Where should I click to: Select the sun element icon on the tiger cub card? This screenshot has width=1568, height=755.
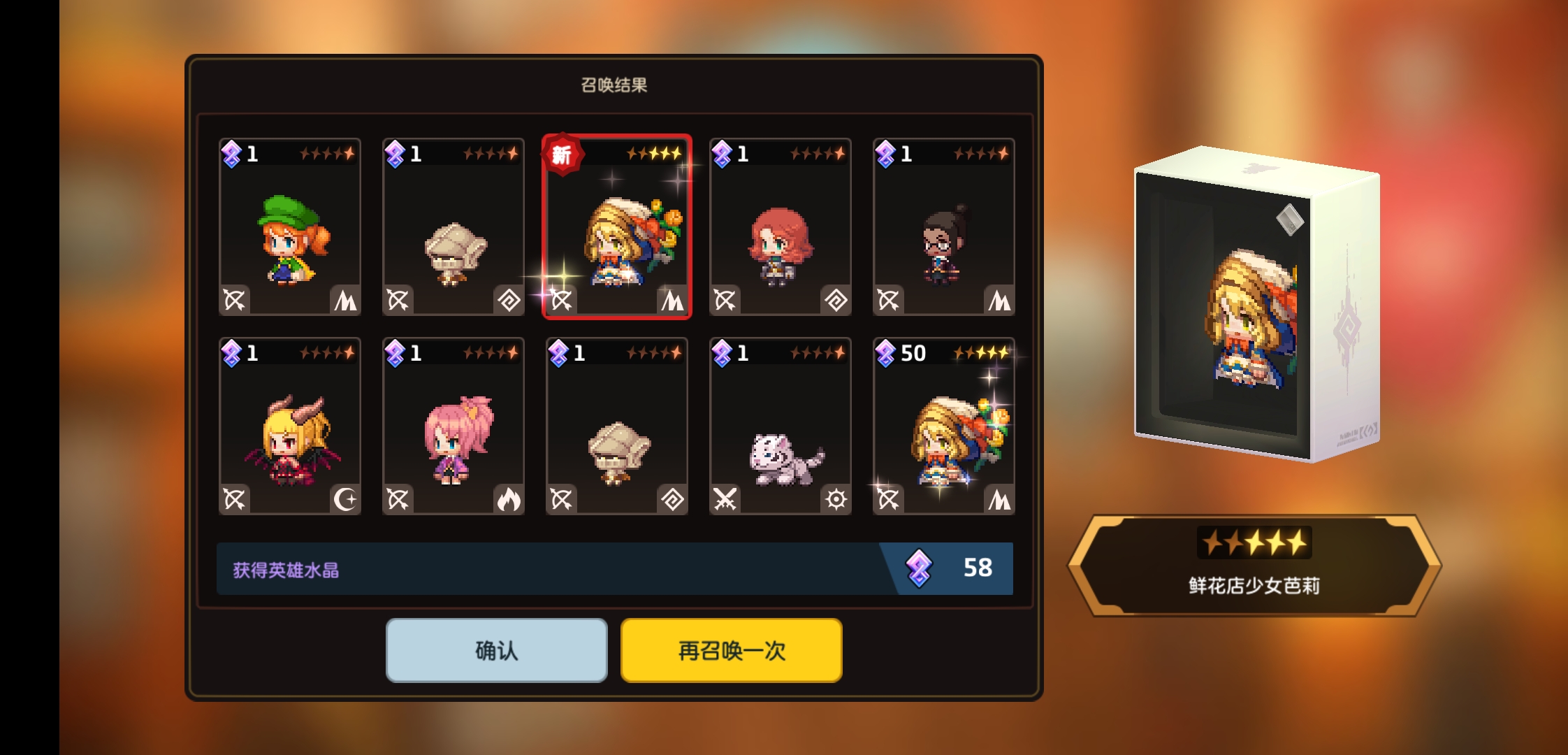(837, 500)
